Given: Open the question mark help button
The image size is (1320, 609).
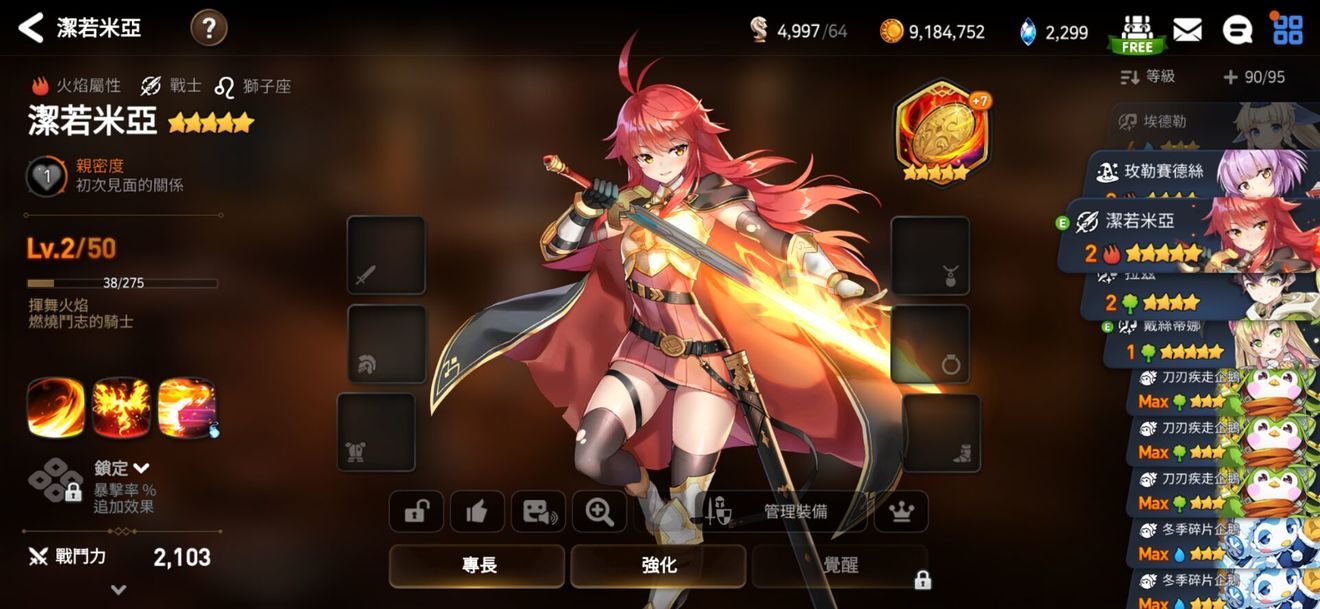Looking at the screenshot, I should coord(208,28).
